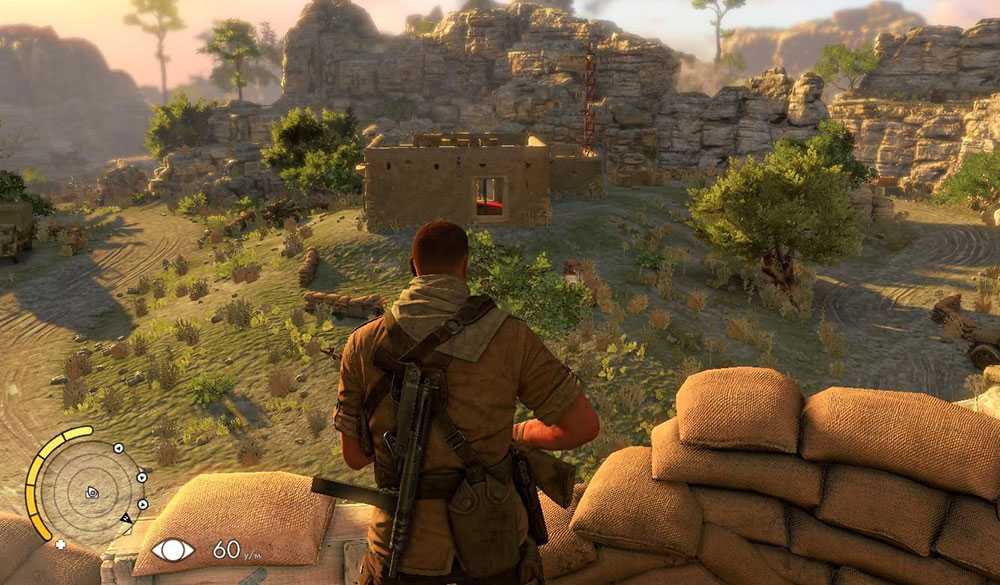1000x585 pixels.
Task: Select the eye visibility indicator icon
Action: point(172,549)
